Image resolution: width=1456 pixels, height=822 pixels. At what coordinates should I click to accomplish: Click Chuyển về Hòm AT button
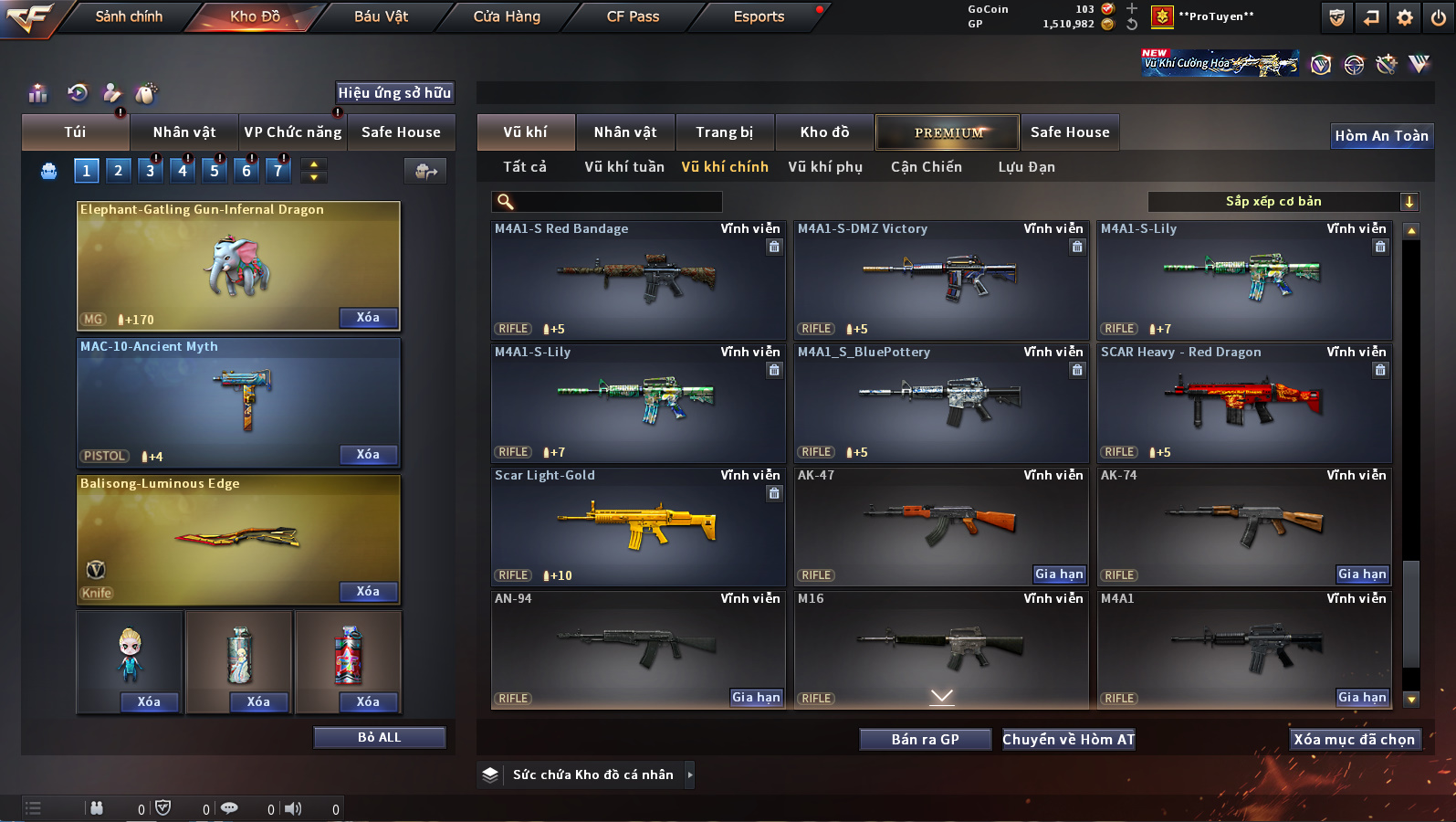pyautogui.click(x=1068, y=740)
